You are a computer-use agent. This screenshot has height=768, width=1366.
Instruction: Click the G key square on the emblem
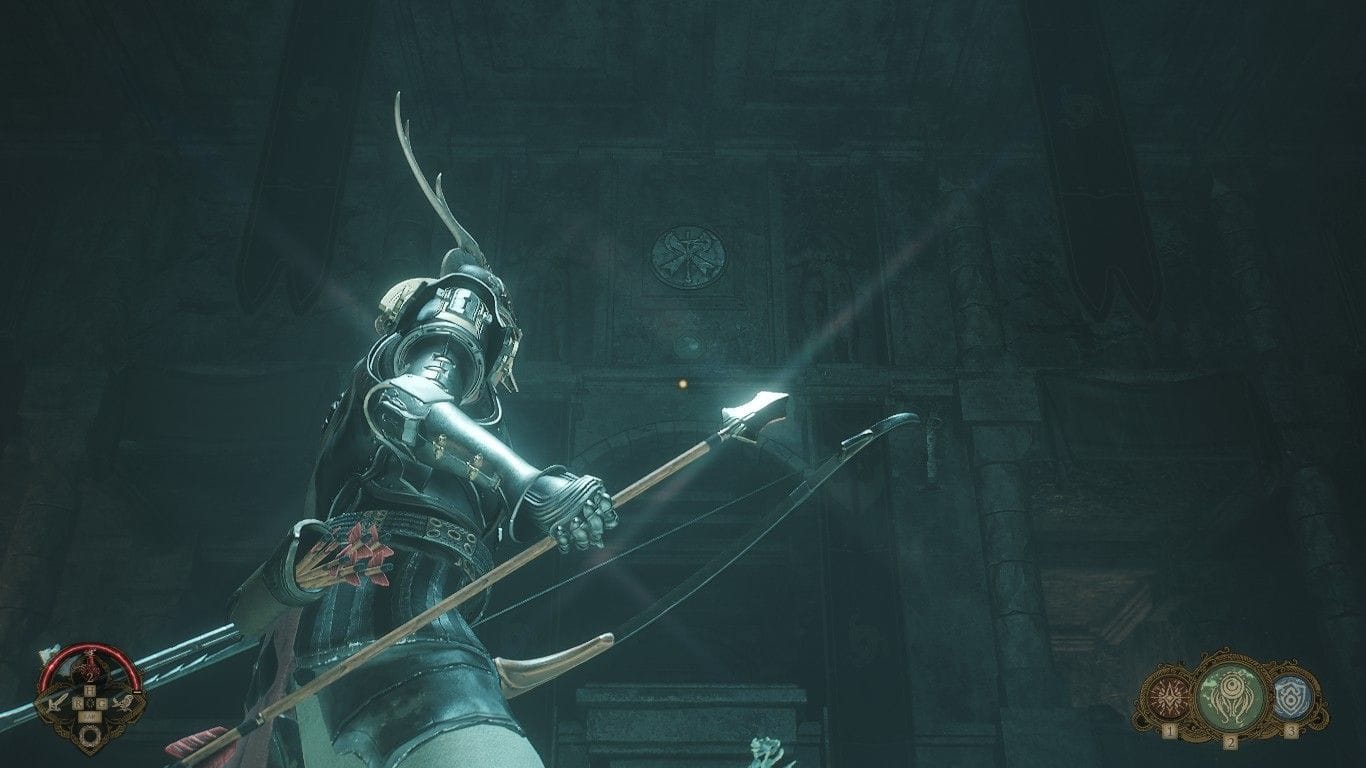[103, 703]
